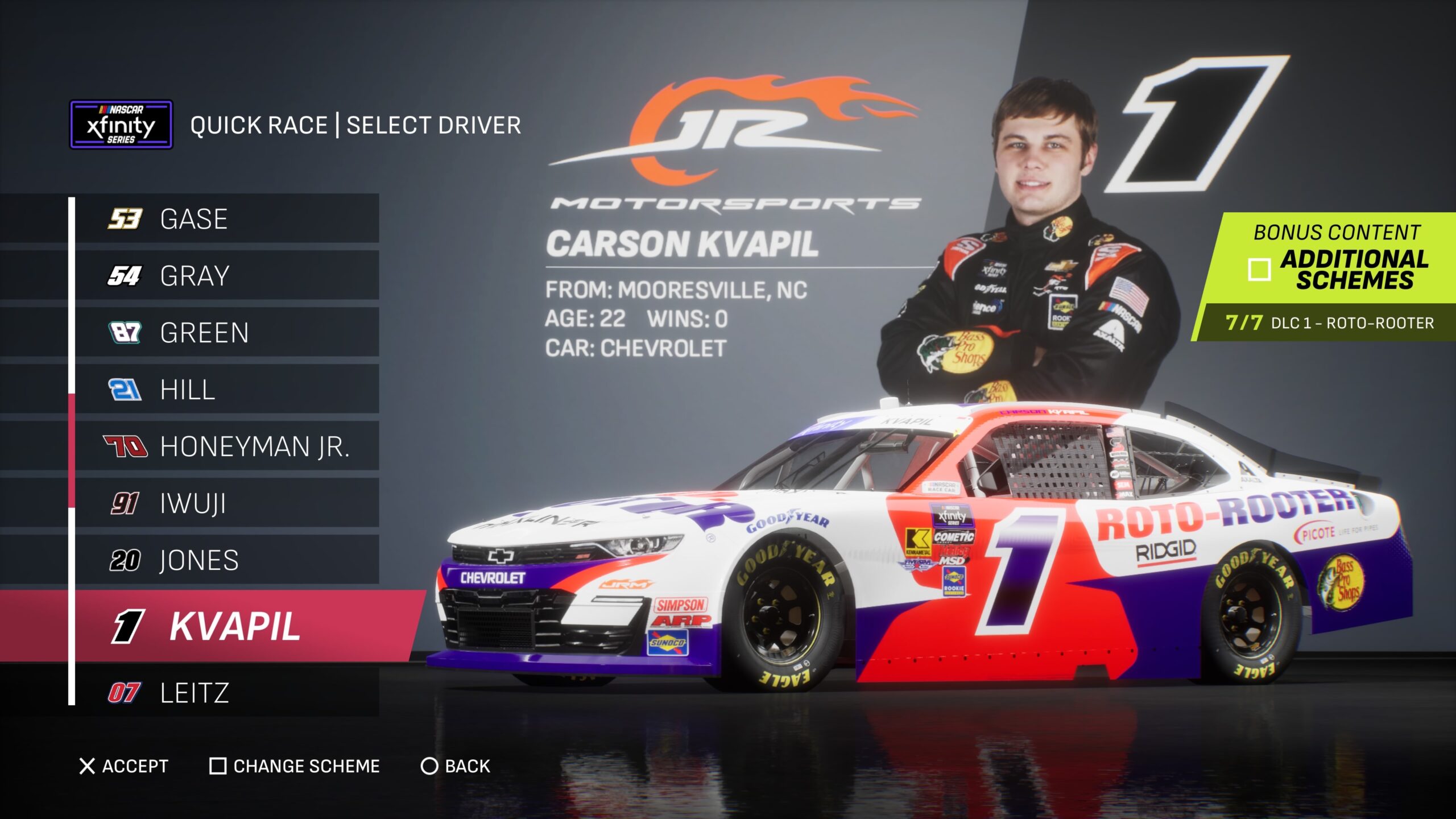The width and height of the screenshot is (1456, 819).
Task: Choose Leitz, car number 07
Action: pyautogui.click(x=226, y=693)
